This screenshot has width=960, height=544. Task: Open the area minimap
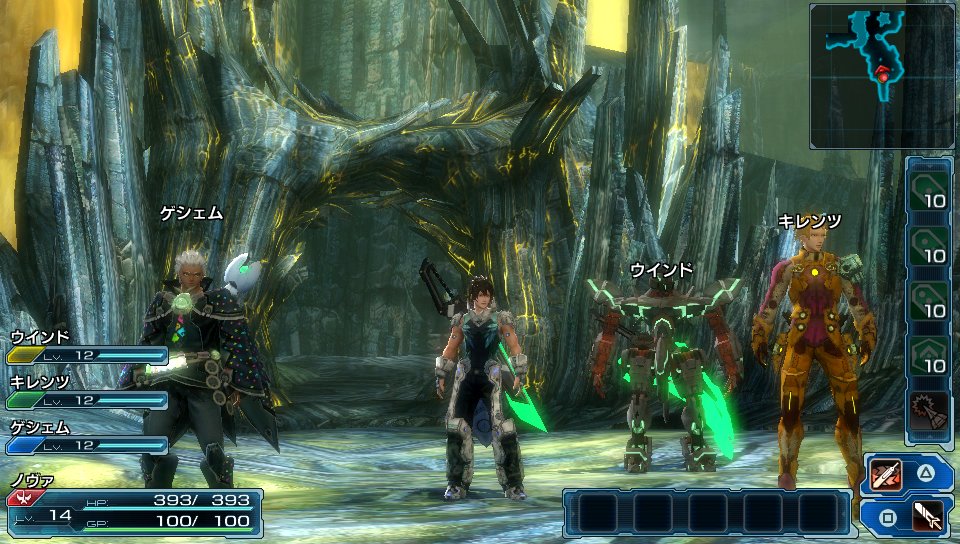tap(881, 76)
